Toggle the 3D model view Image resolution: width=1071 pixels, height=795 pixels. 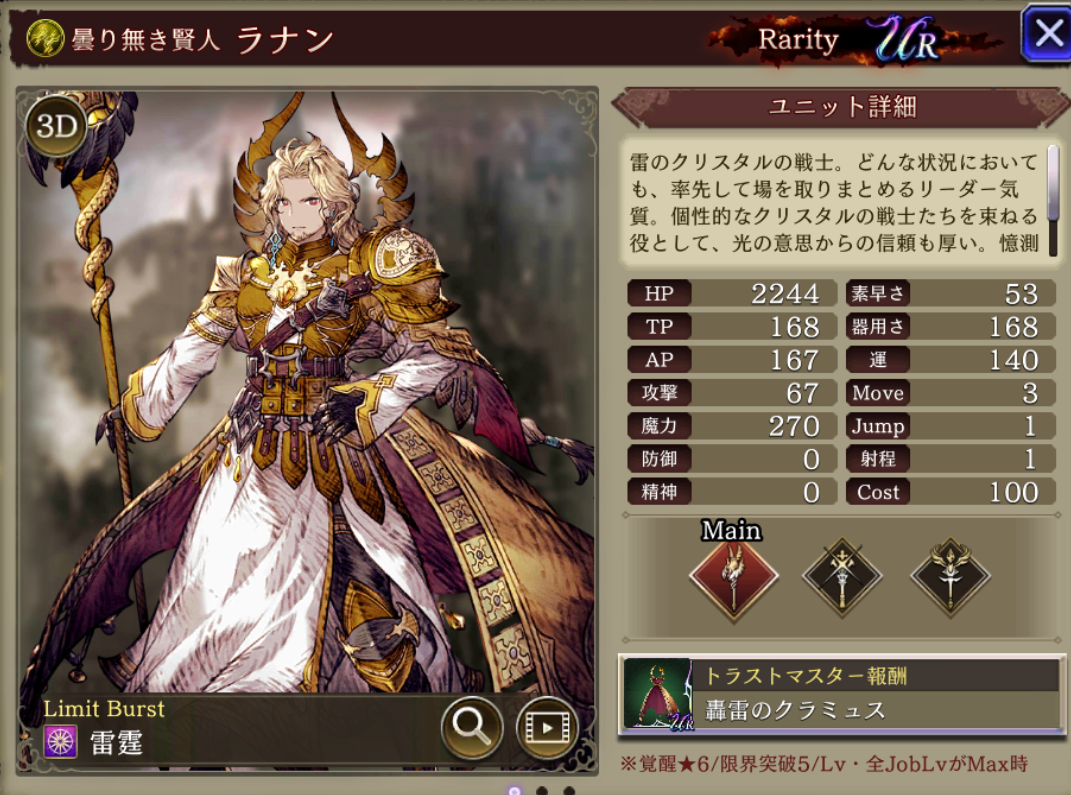[x=55, y=125]
